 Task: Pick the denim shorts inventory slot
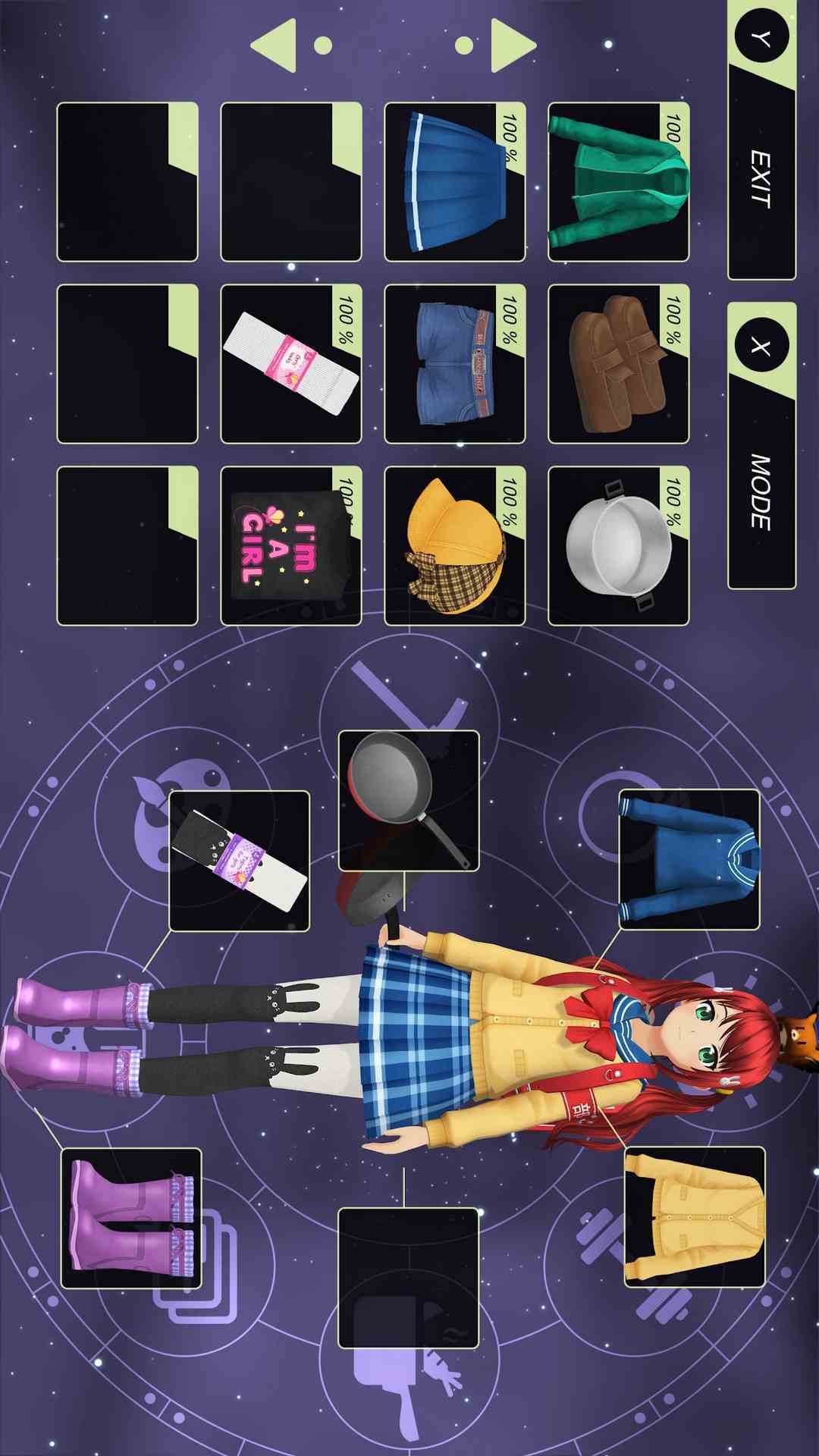point(454,364)
